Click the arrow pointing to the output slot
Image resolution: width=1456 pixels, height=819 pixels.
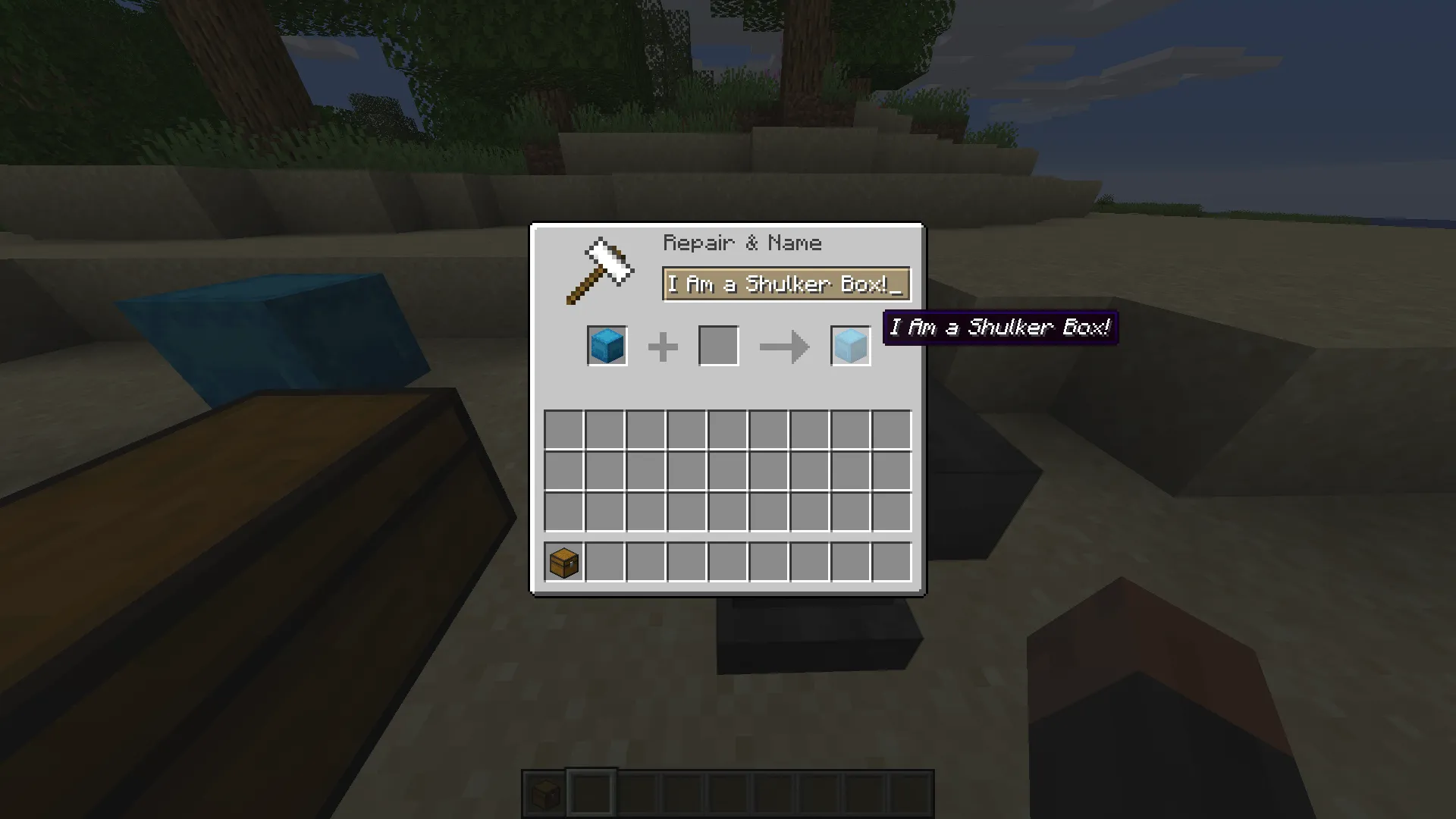pyautogui.click(x=783, y=345)
